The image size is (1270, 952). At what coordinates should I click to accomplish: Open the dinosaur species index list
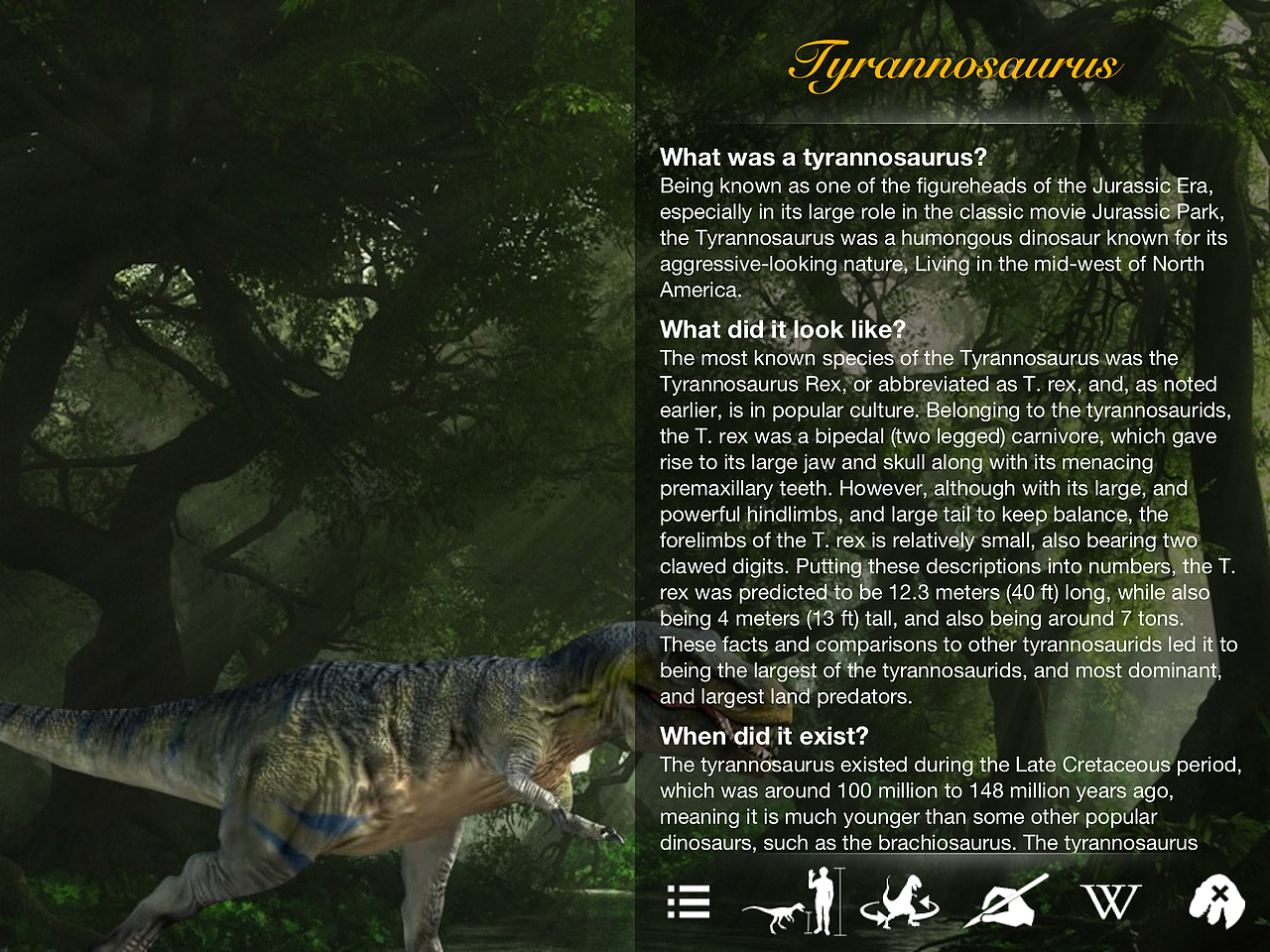pyautogui.click(x=689, y=902)
